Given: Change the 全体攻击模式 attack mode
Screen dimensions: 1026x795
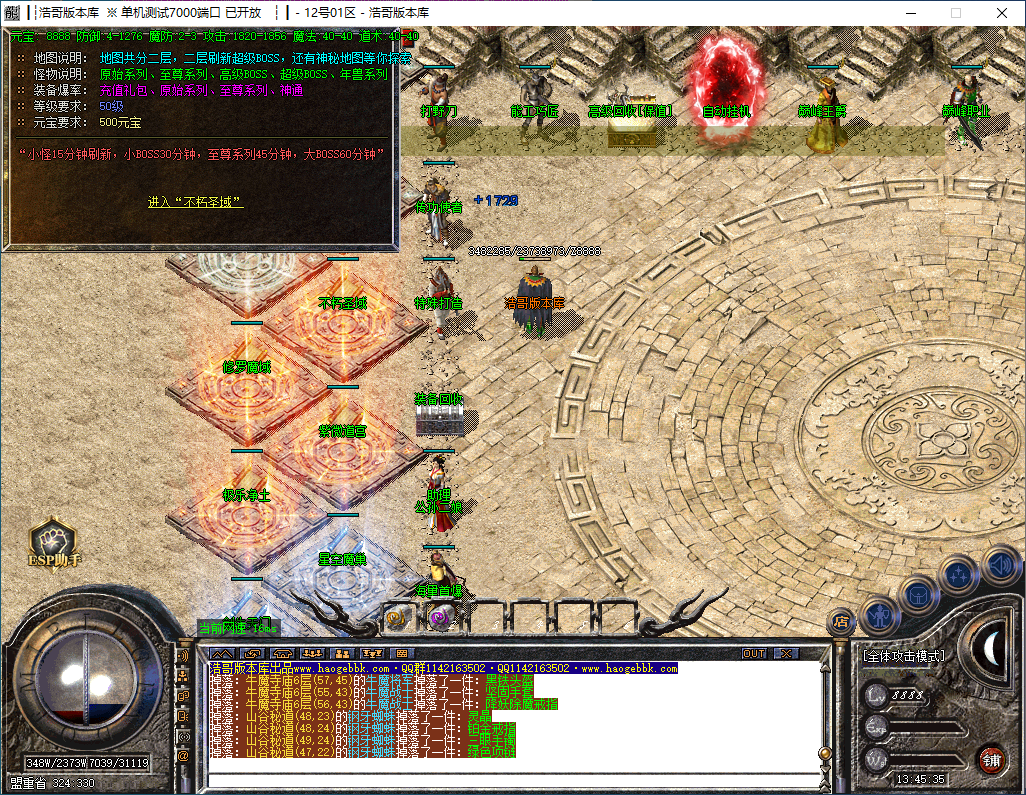Looking at the screenshot, I should pos(904,657).
